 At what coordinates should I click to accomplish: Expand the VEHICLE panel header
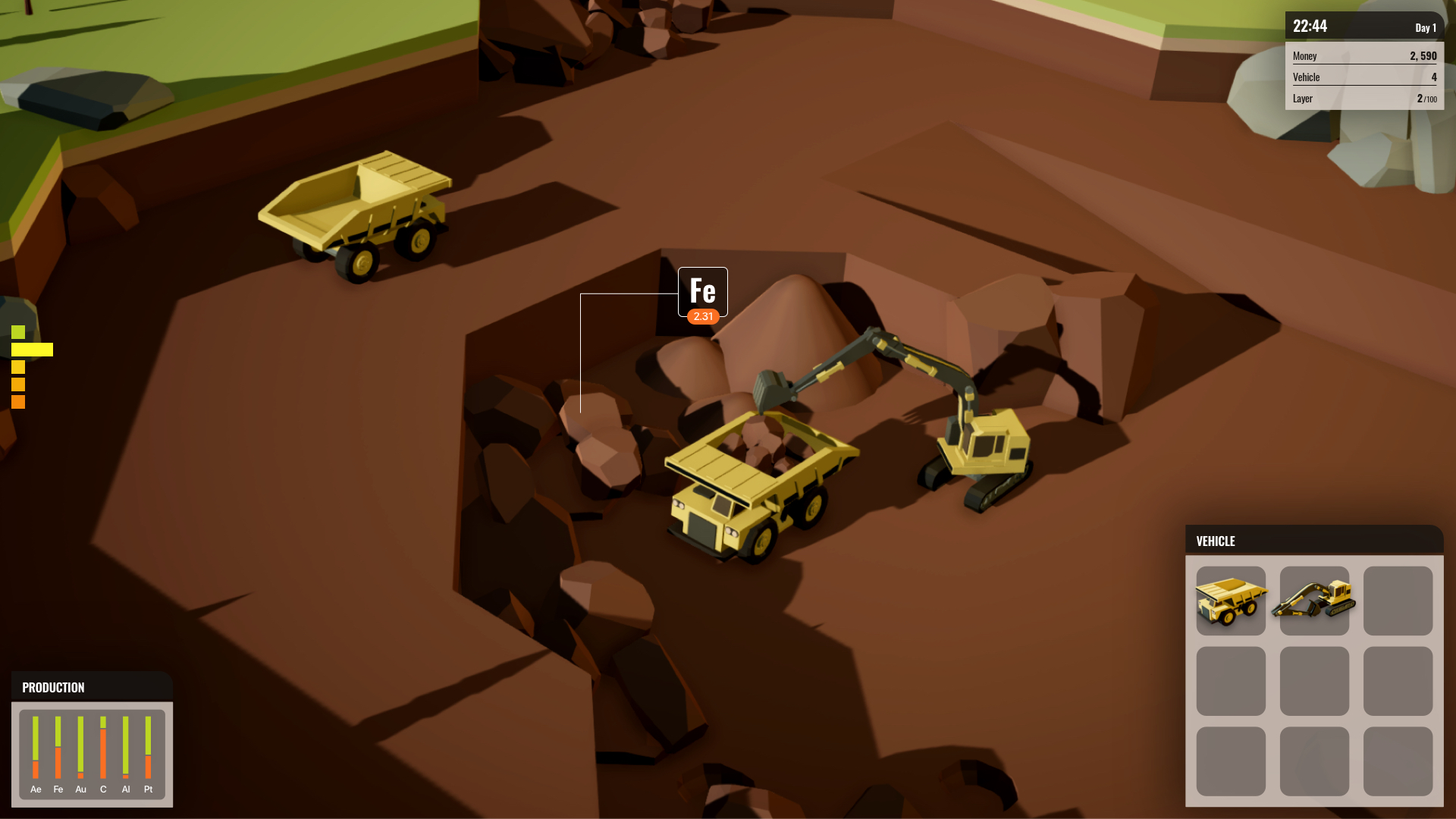pyautogui.click(x=1216, y=541)
